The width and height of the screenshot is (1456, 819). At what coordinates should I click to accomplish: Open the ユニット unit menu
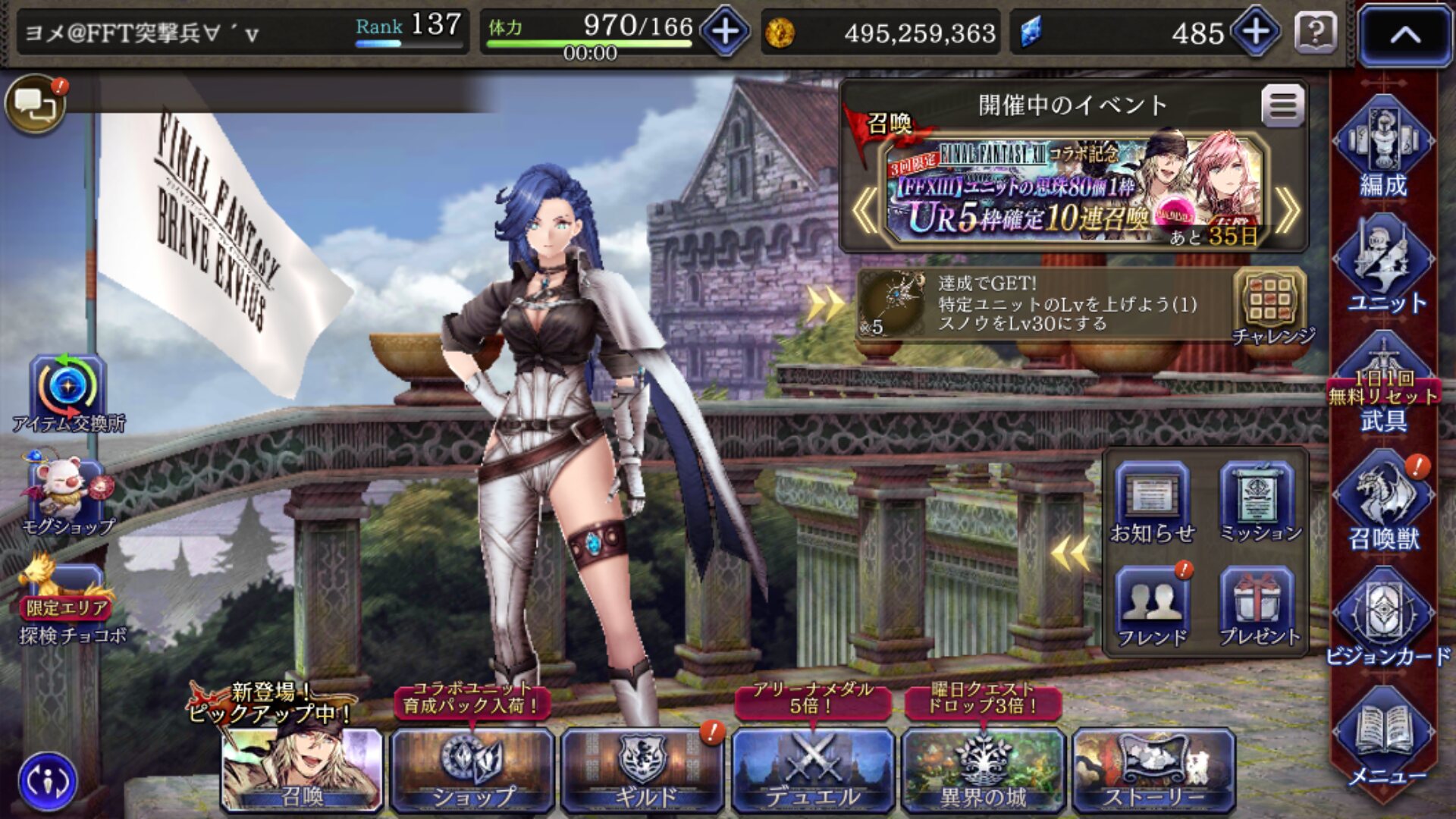pyautogui.click(x=1385, y=265)
